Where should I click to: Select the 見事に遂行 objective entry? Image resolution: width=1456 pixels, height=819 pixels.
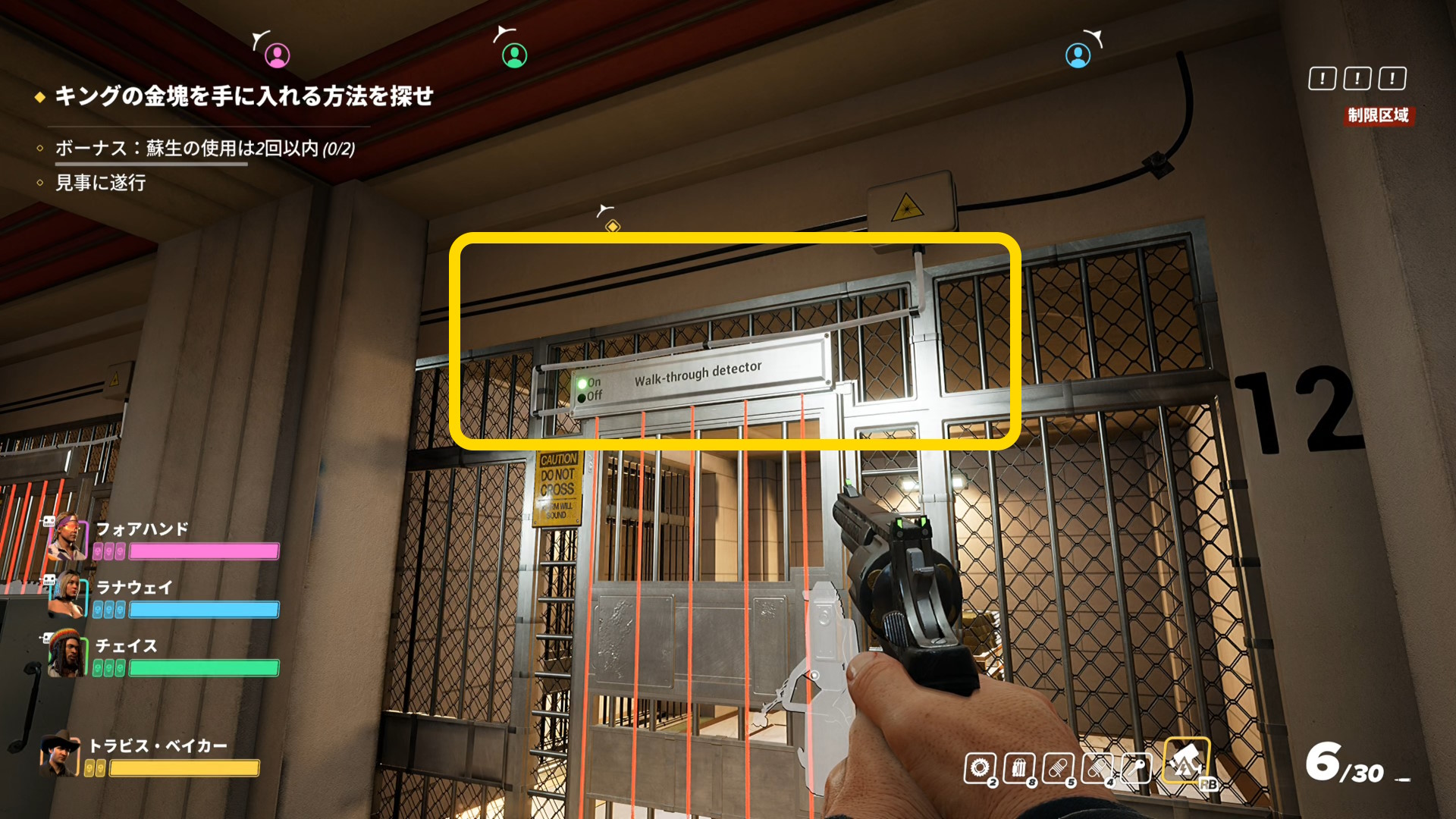click(x=101, y=183)
